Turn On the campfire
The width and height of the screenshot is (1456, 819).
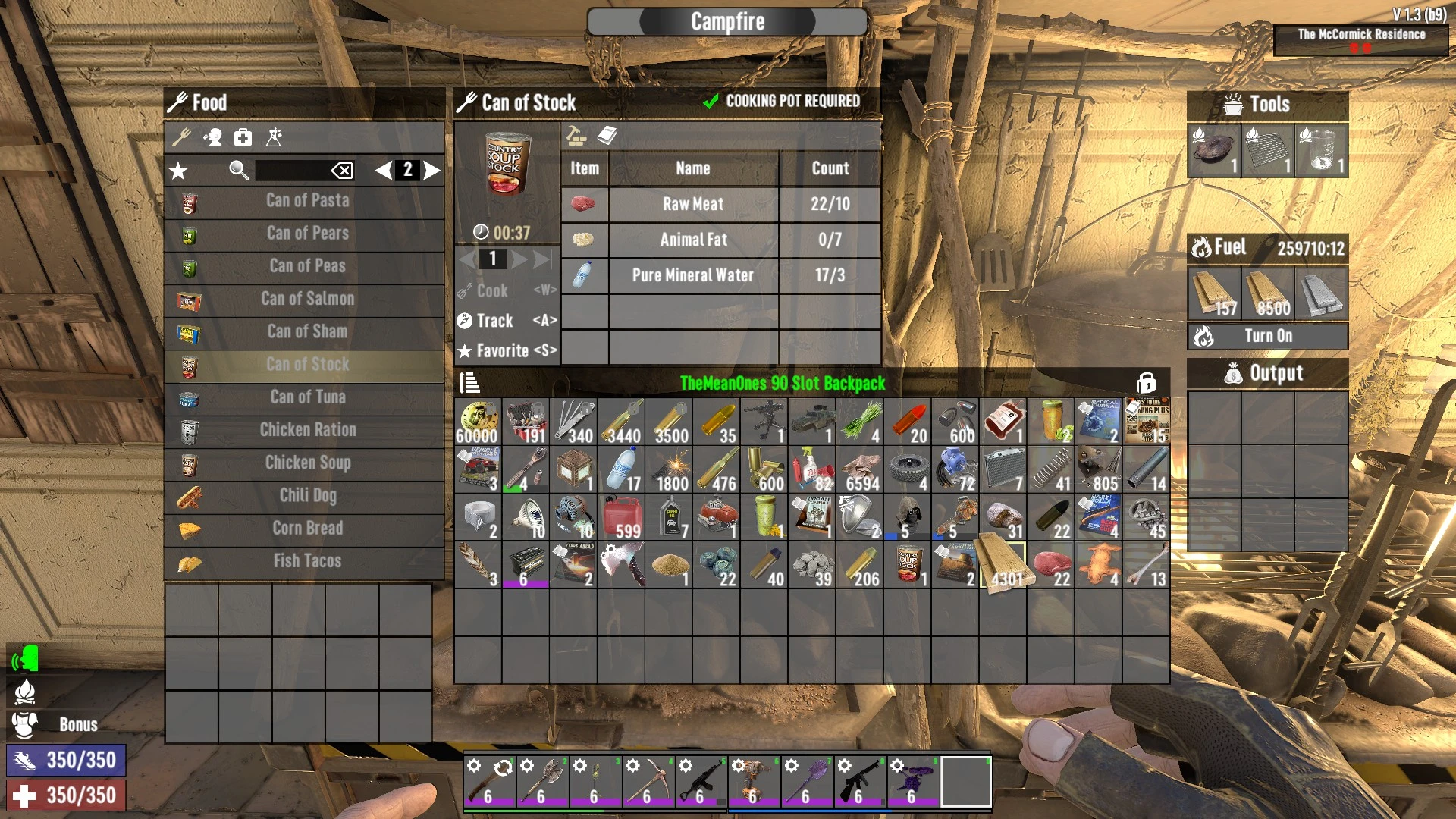click(1267, 336)
